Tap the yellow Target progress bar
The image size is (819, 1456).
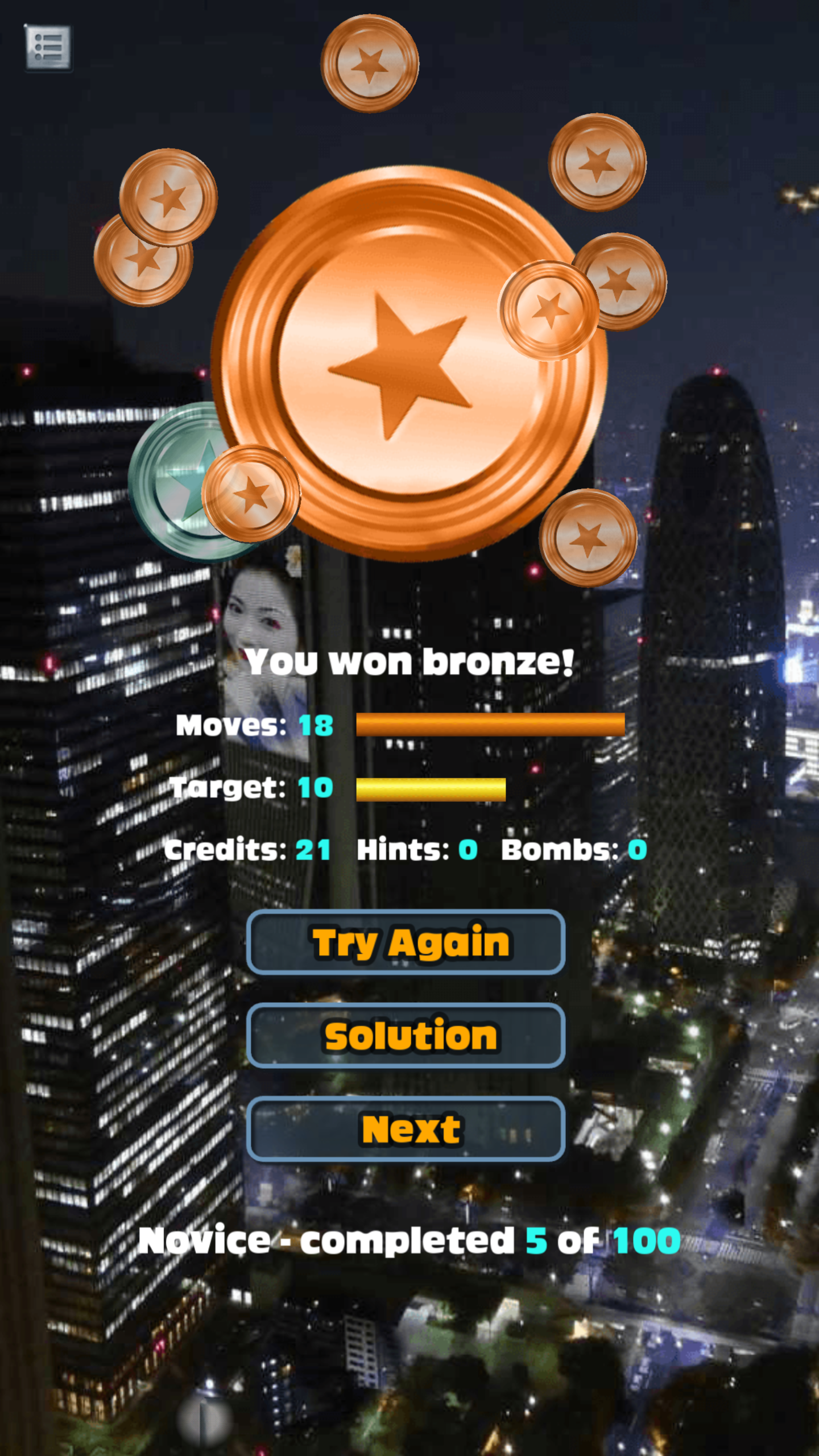pyautogui.click(x=431, y=788)
